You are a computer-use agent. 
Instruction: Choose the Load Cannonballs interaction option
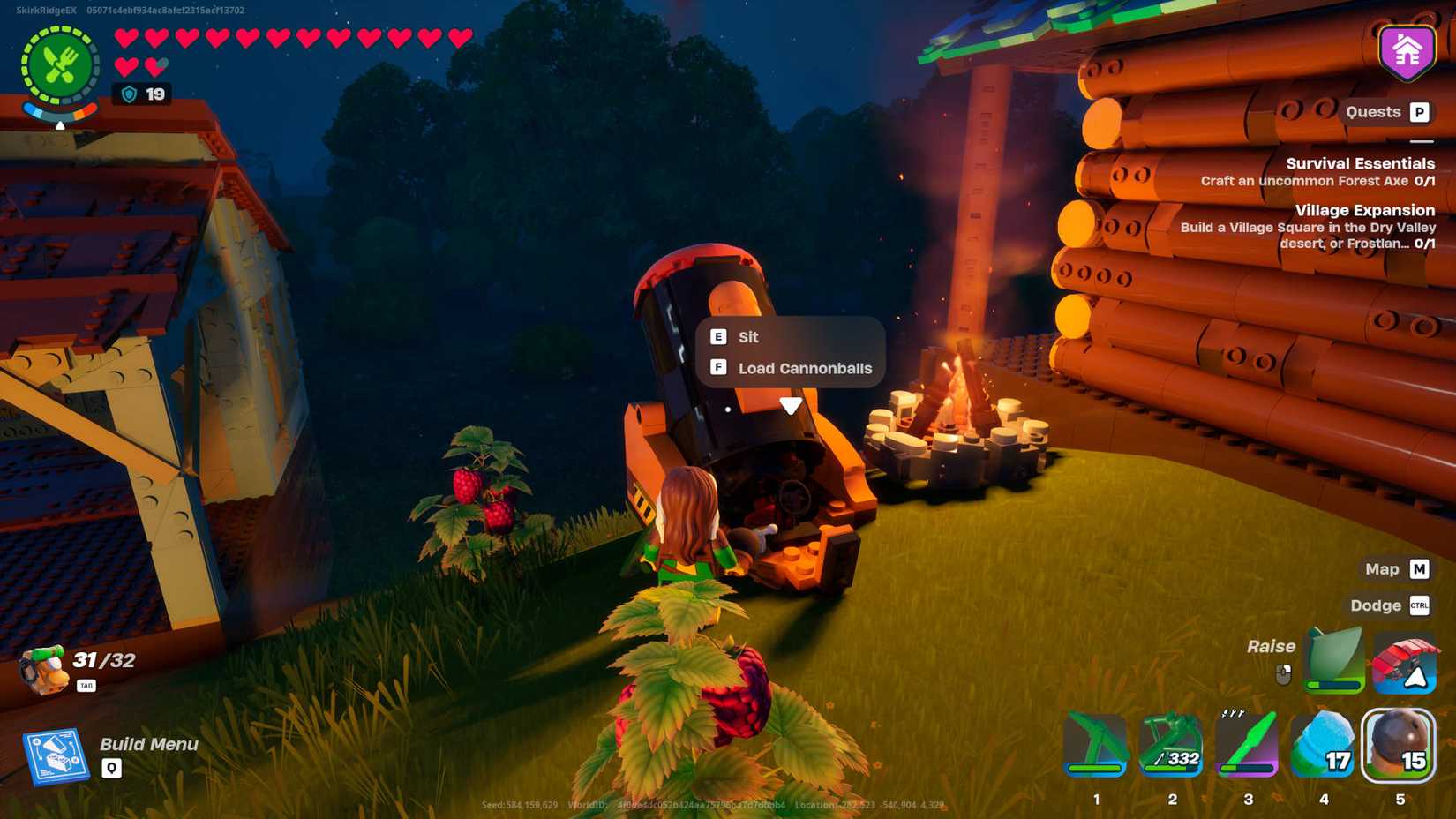[x=804, y=368]
